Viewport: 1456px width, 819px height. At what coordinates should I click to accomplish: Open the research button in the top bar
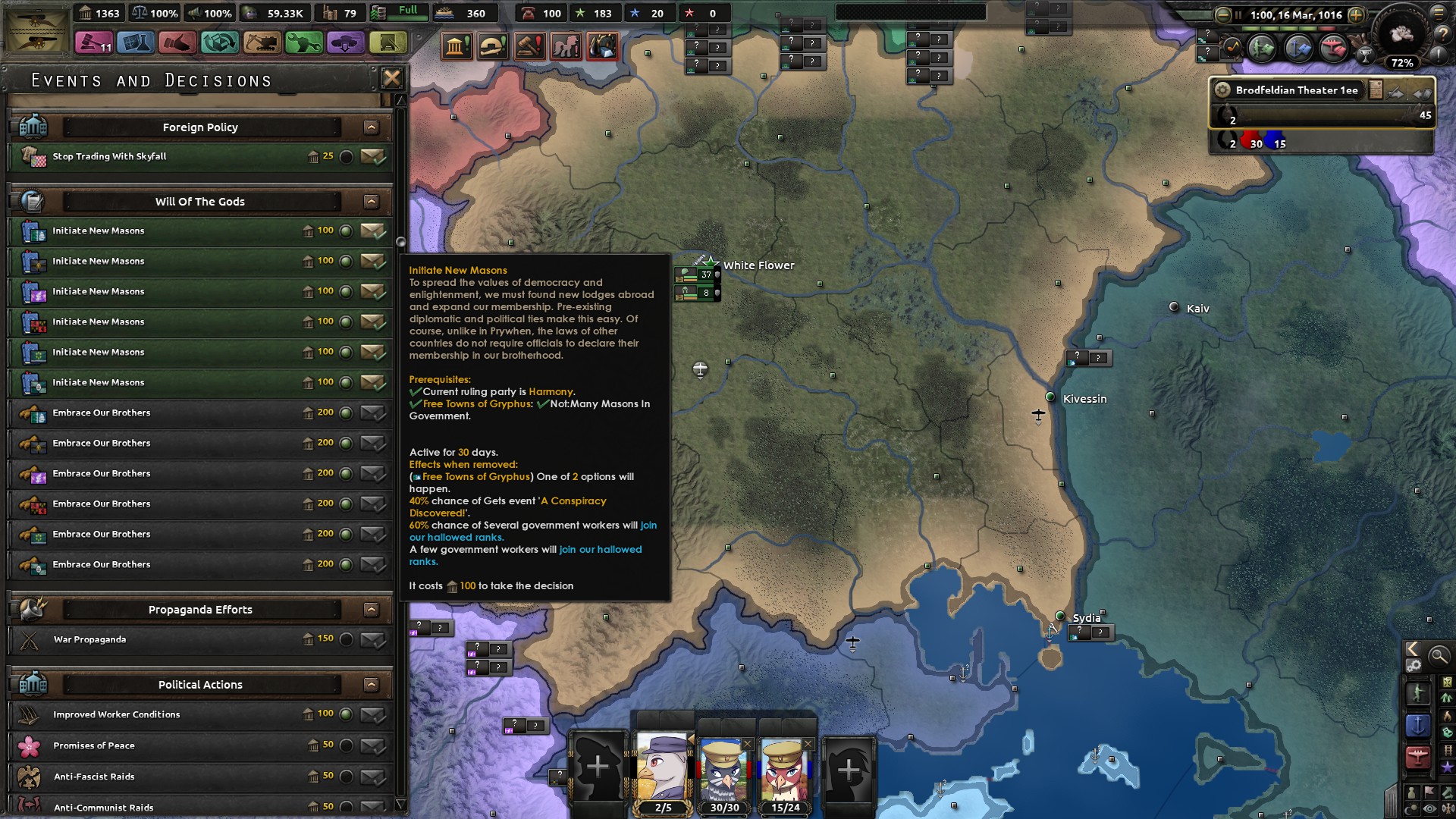(x=136, y=43)
